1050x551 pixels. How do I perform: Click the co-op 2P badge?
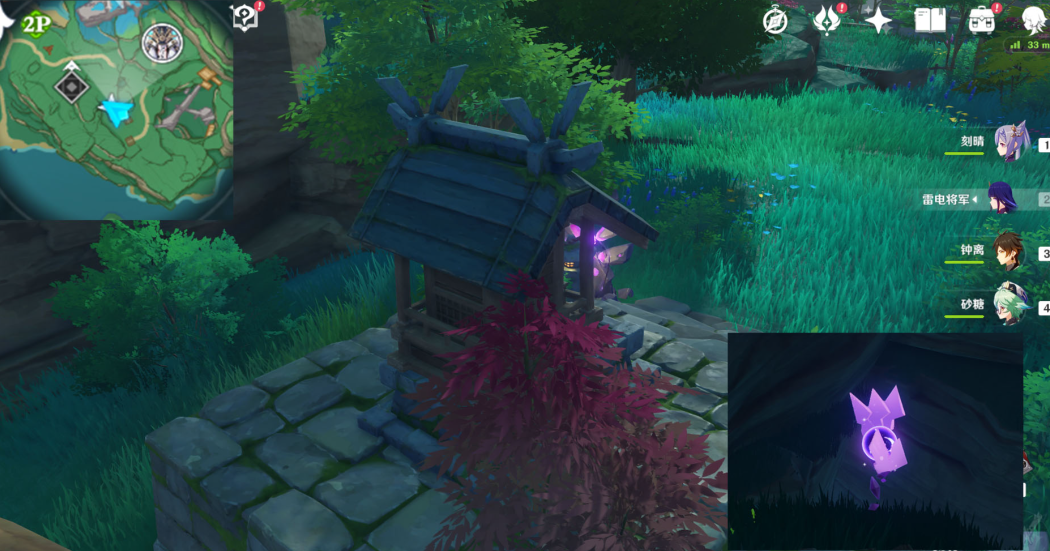[37, 23]
